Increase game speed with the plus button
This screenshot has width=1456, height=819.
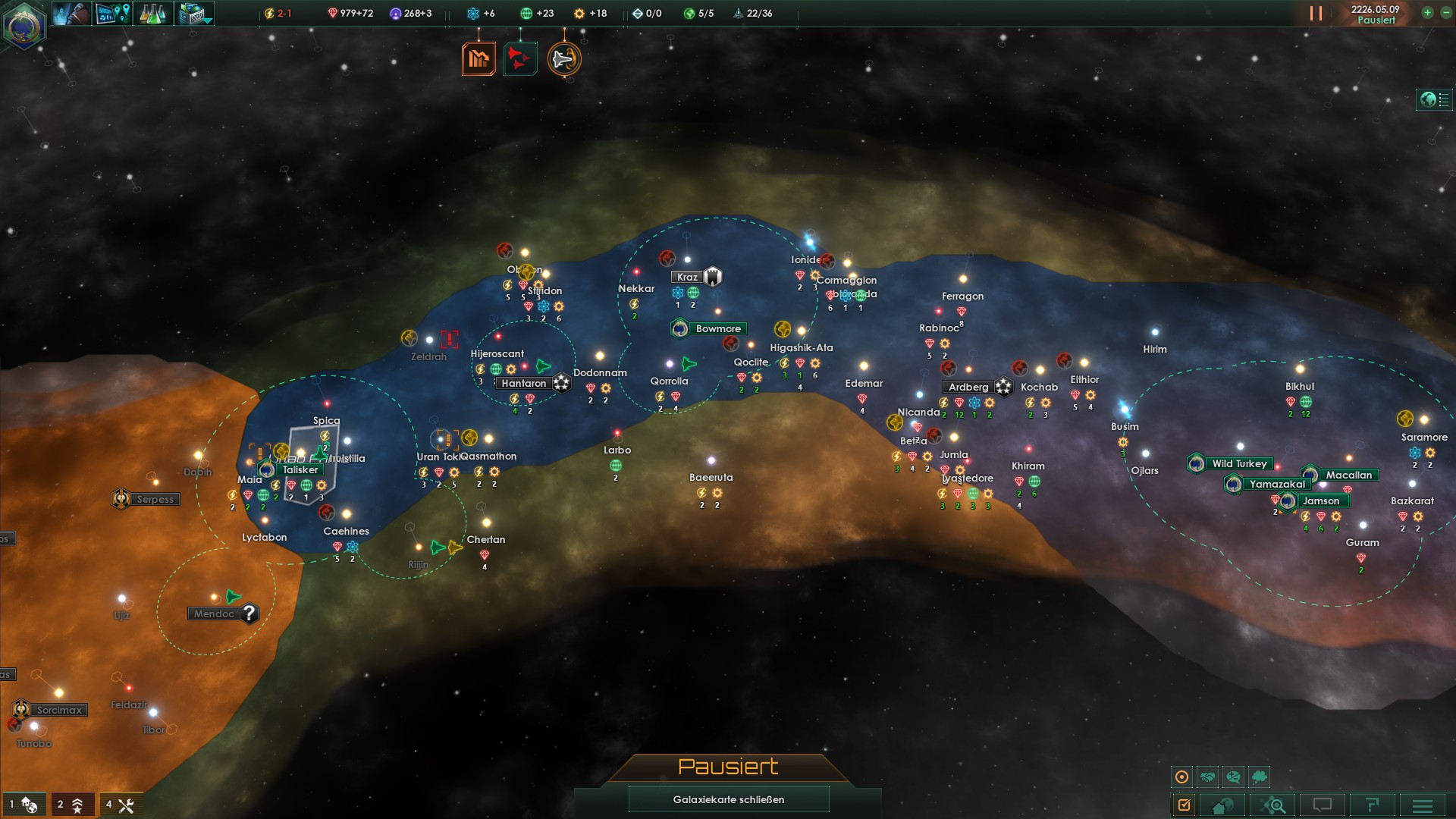pyautogui.click(x=1427, y=13)
